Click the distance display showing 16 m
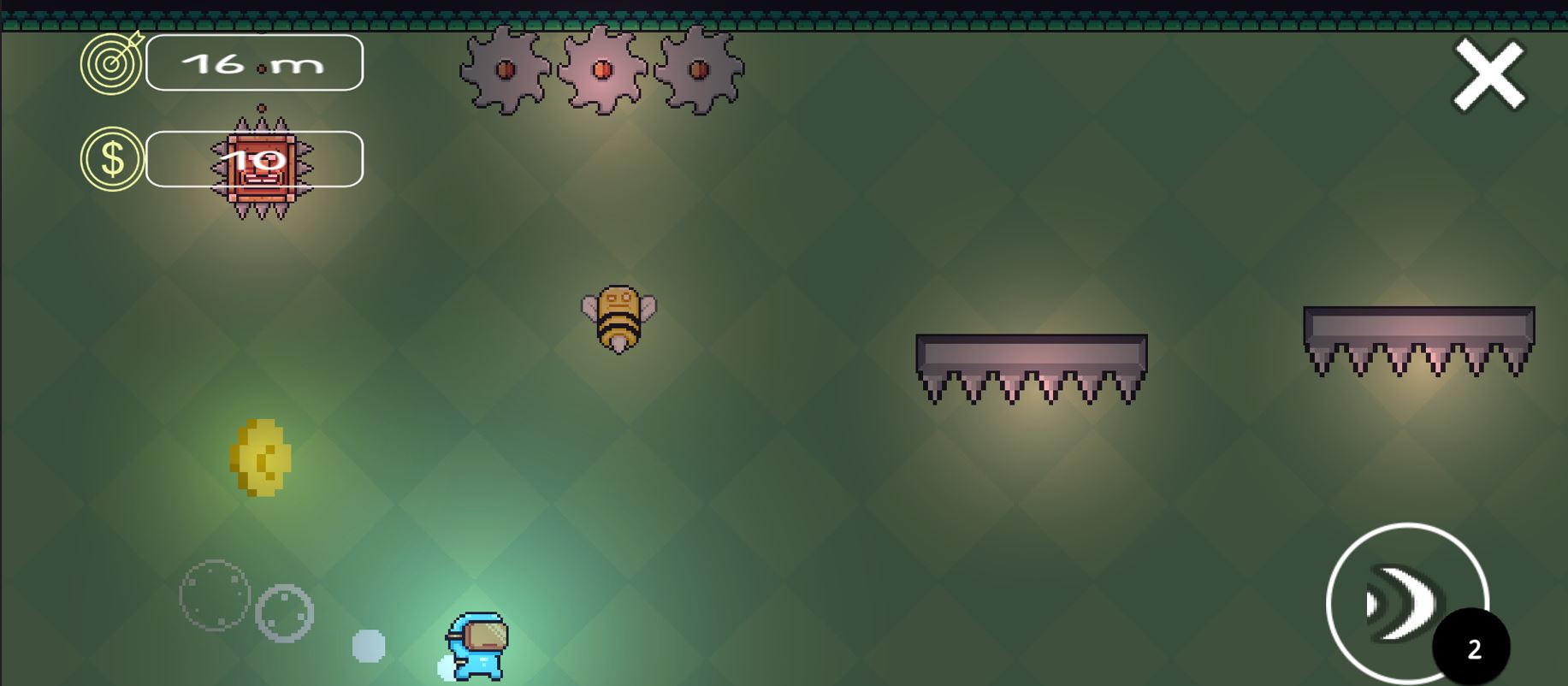This screenshot has width=1568, height=686. click(254, 62)
